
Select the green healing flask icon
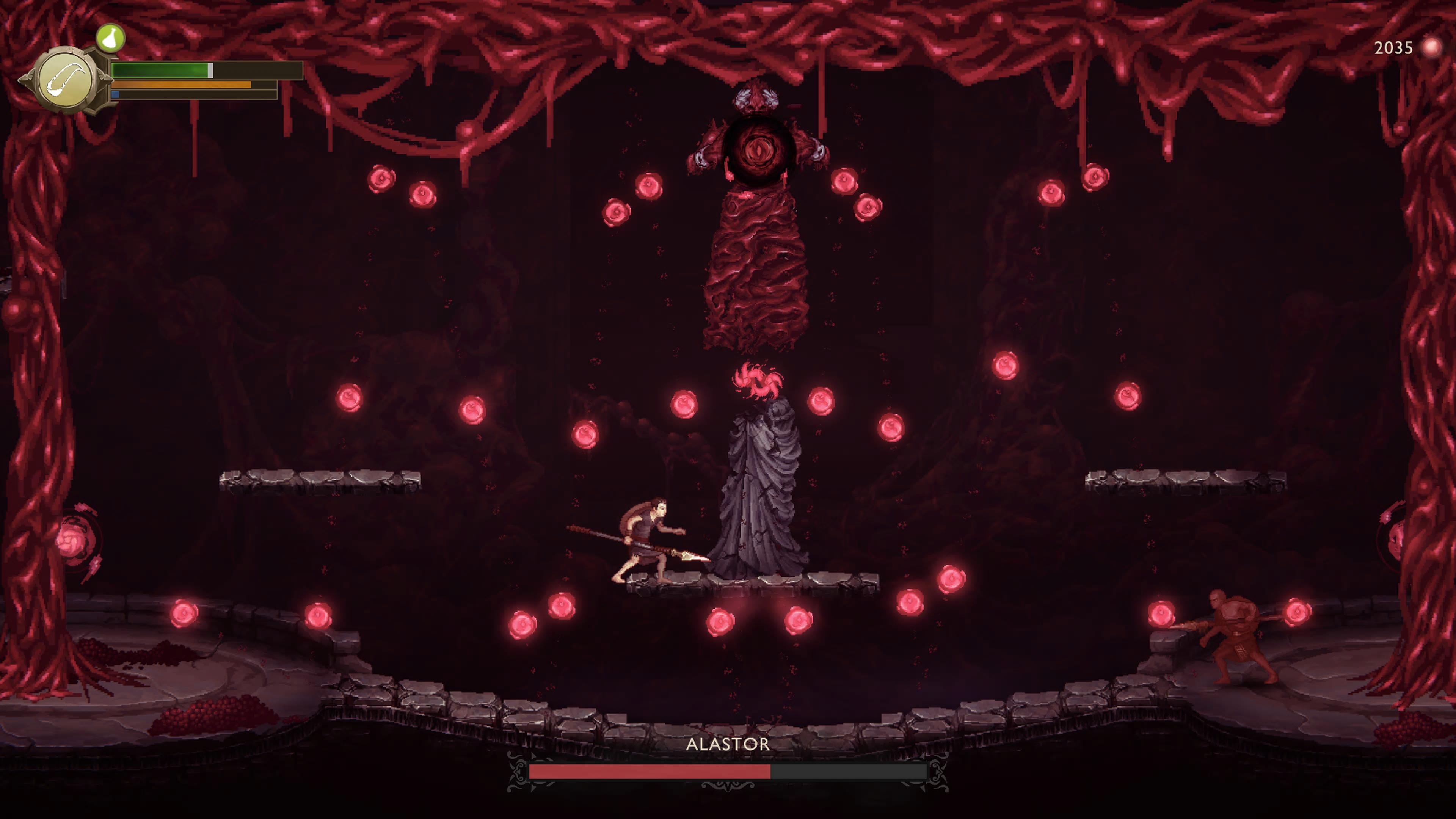(x=110, y=38)
